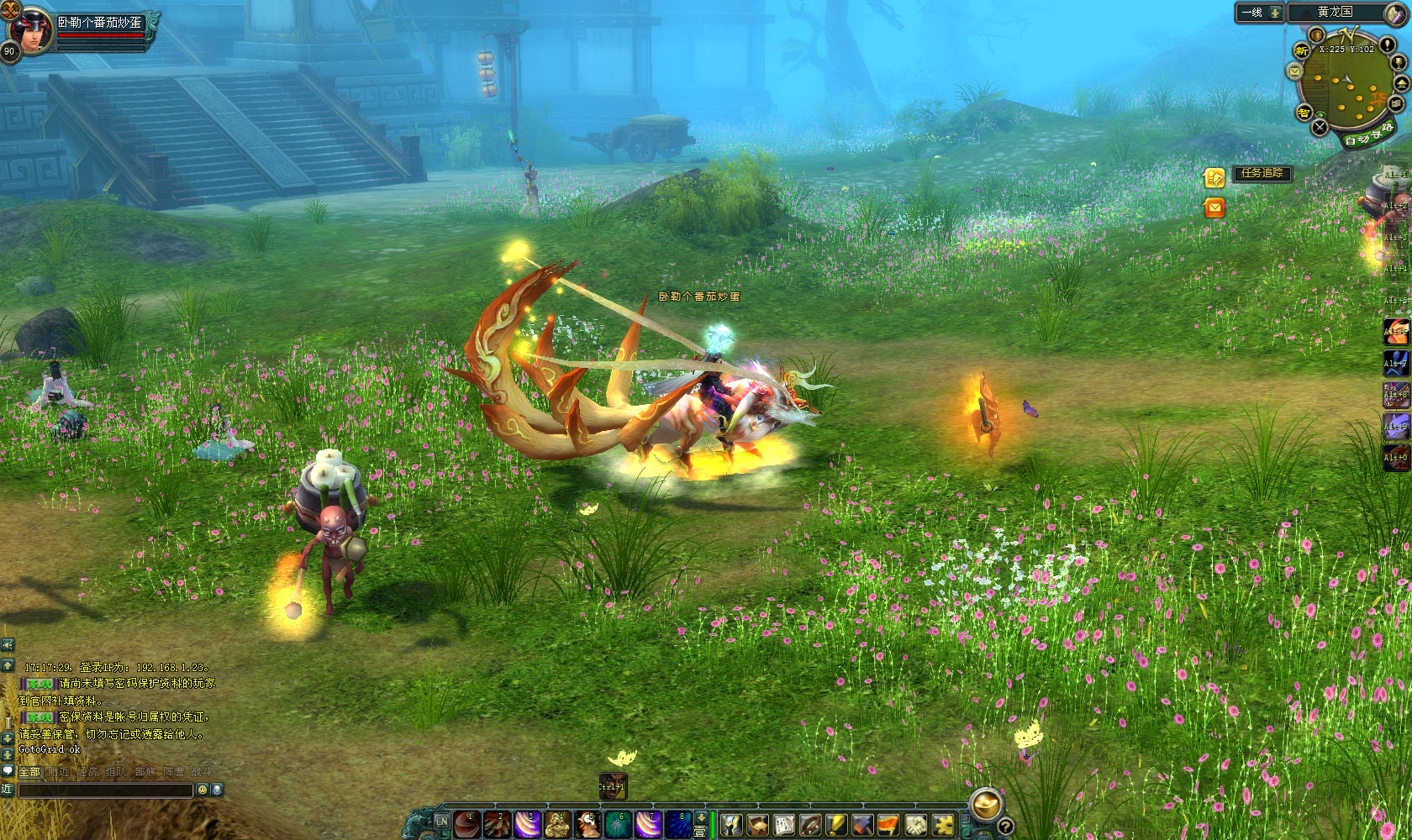This screenshot has height=840, width=1412.
Task: Switch chat to the 附近 tab
Action: pyautogui.click(x=59, y=771)
